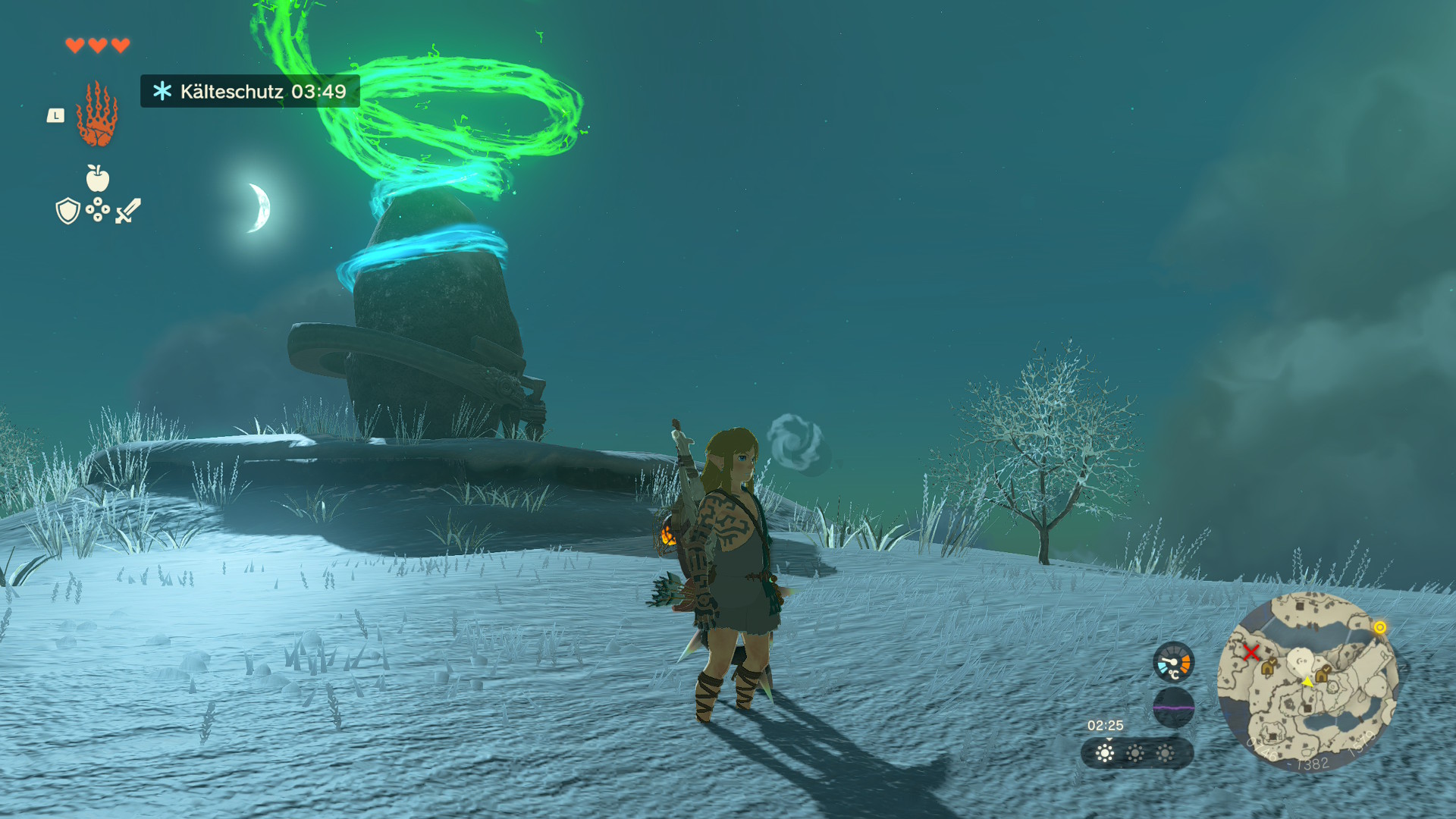Click the noise meter with purple line
The width and height of the screenshot is (1456, 819).
(1173, 708)
